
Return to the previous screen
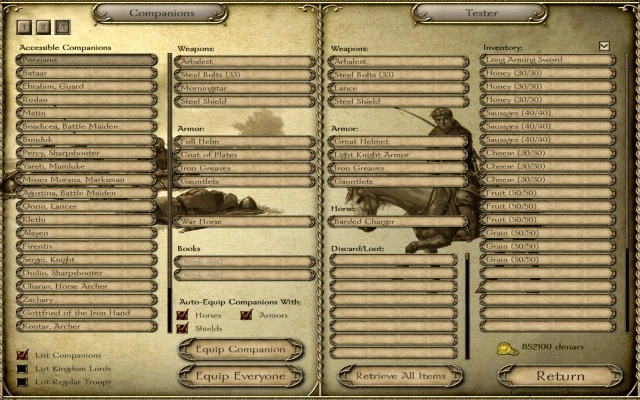[560, 376]
